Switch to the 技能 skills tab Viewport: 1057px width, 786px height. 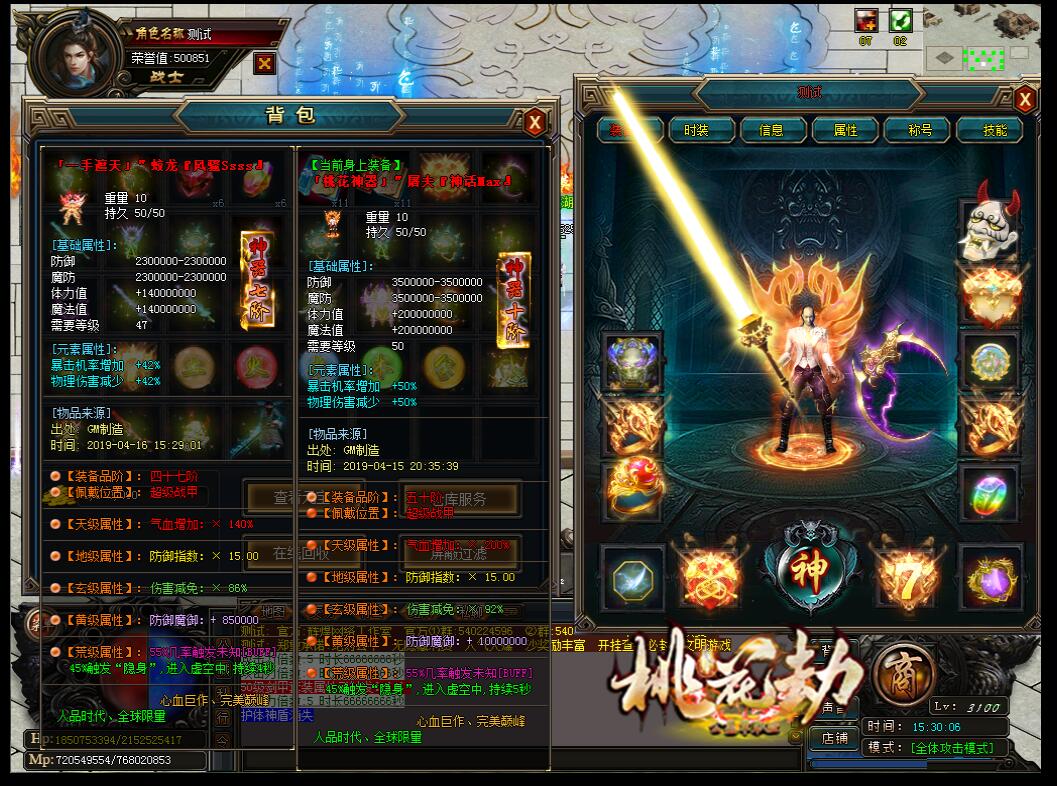pos(995,130)
